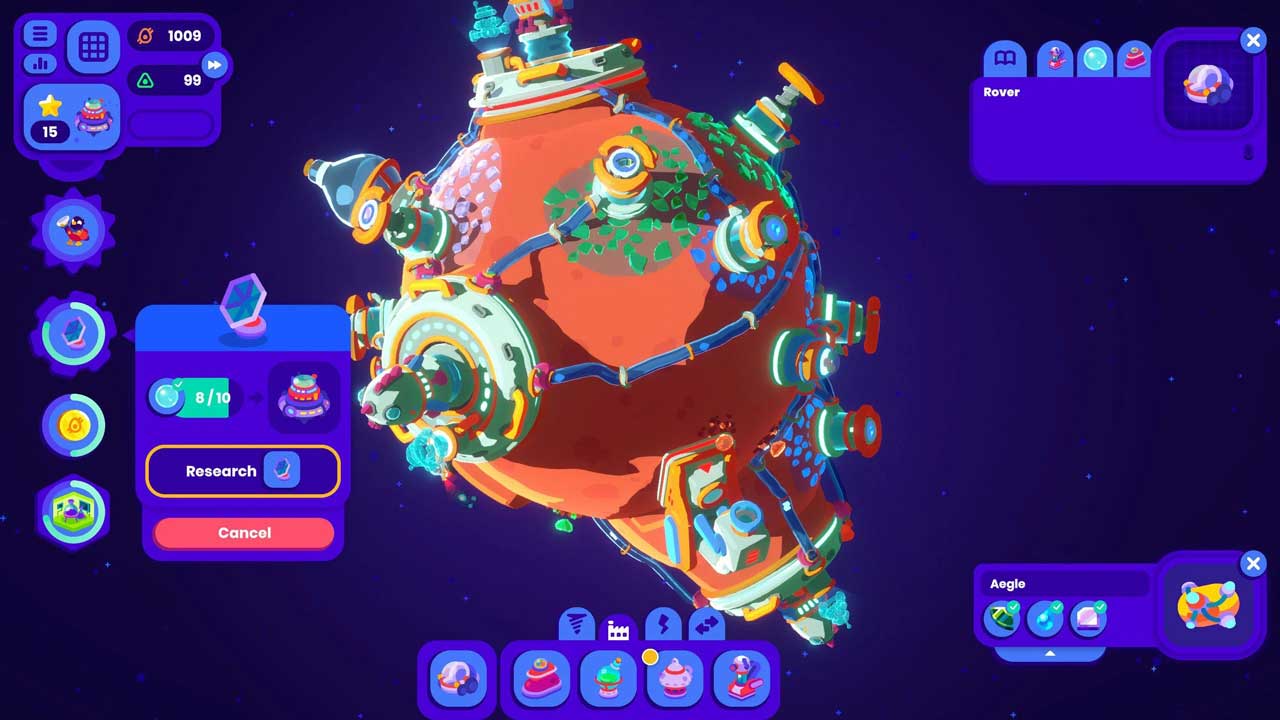Open the hamburger menu
This screenshot has height=720, width=1280.
click(x=40, y=34)
